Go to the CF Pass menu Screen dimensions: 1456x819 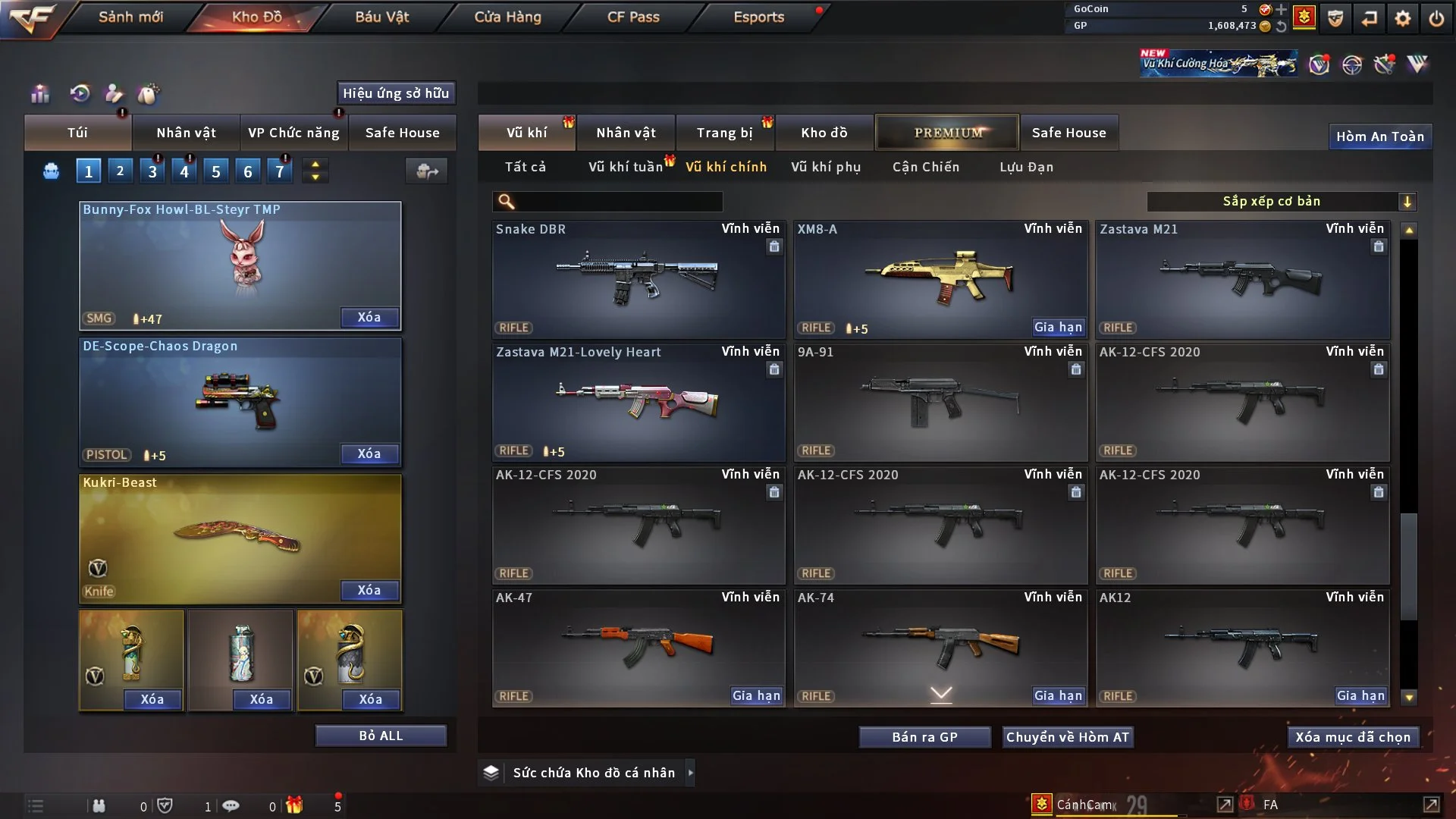[633, 17]
